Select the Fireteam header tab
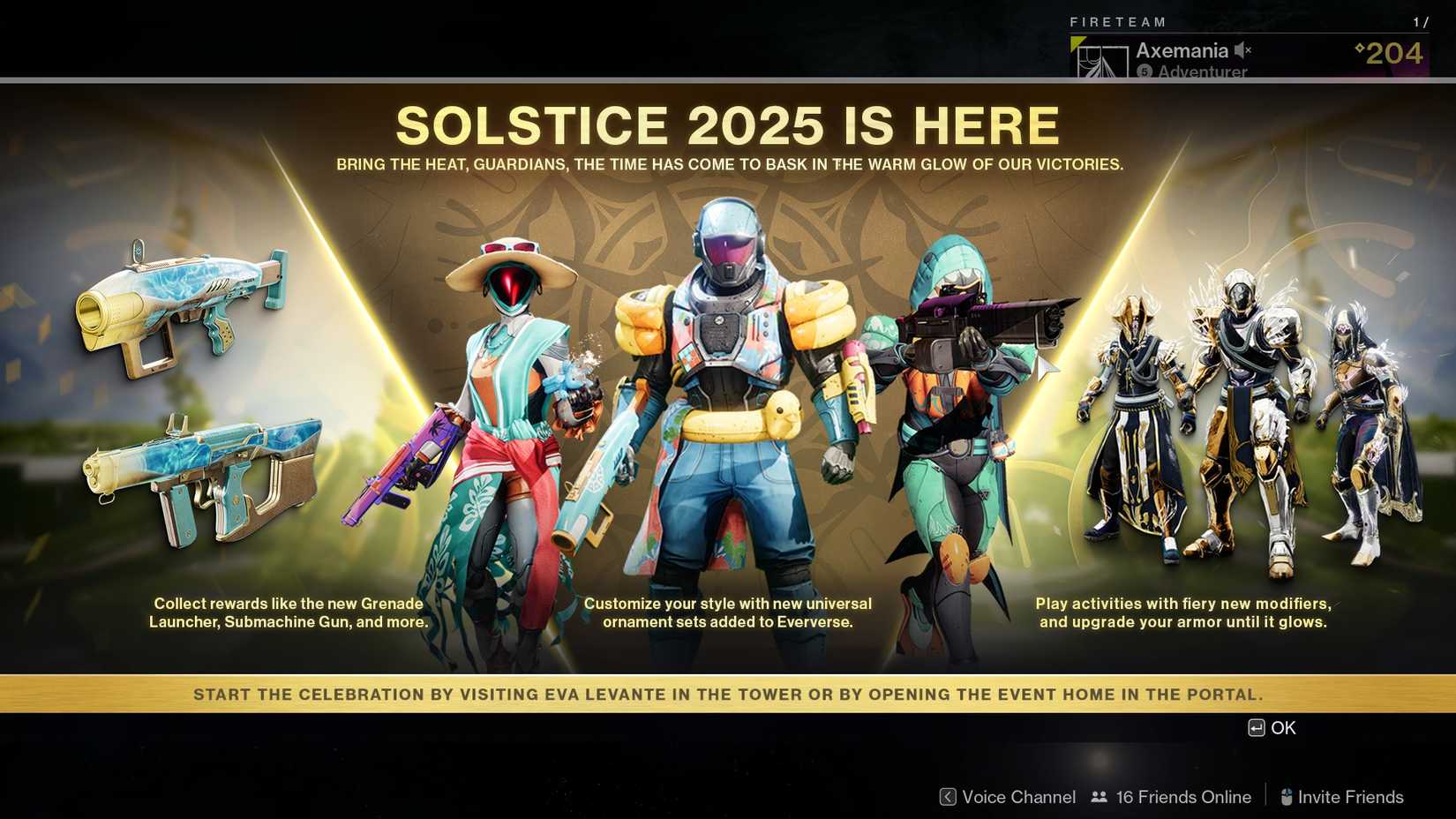 1116,22
